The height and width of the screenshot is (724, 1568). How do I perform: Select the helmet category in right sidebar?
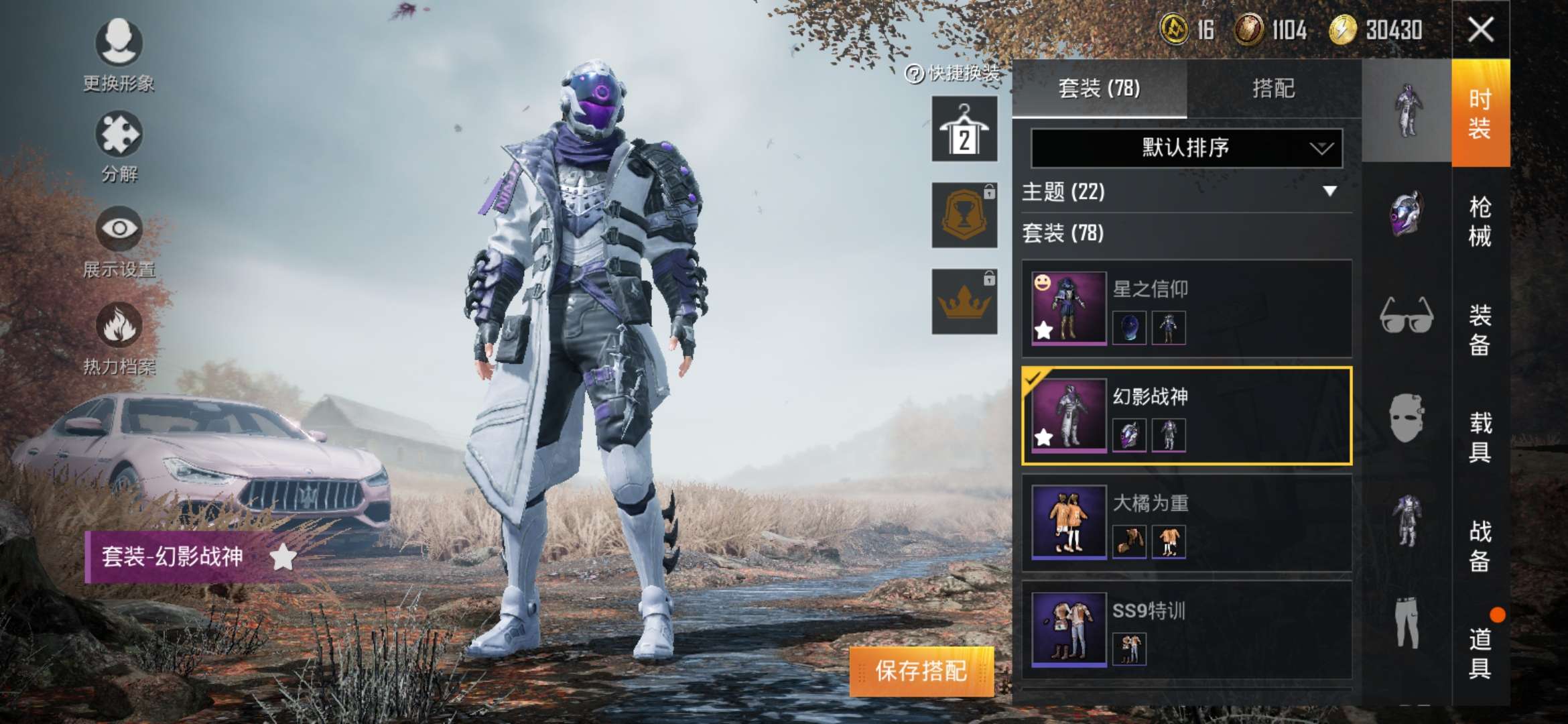pyautogui.click(x=1409, y=215)
